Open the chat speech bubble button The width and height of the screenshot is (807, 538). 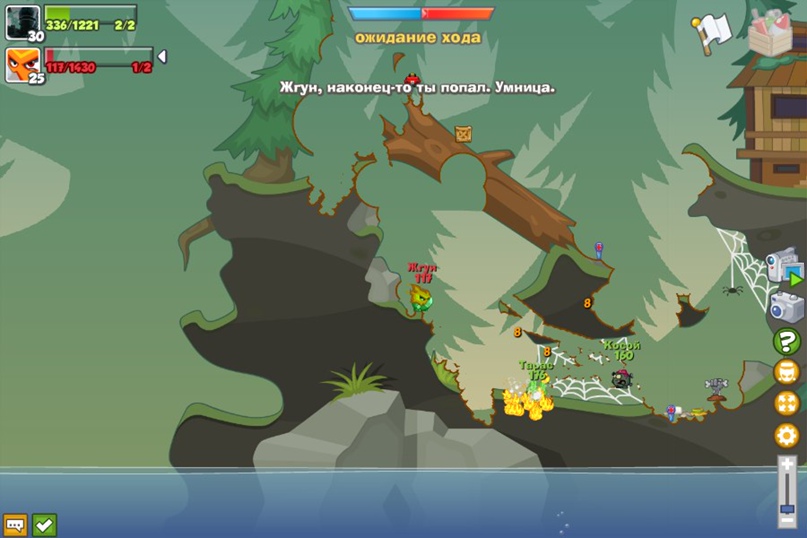coord(15,524)
